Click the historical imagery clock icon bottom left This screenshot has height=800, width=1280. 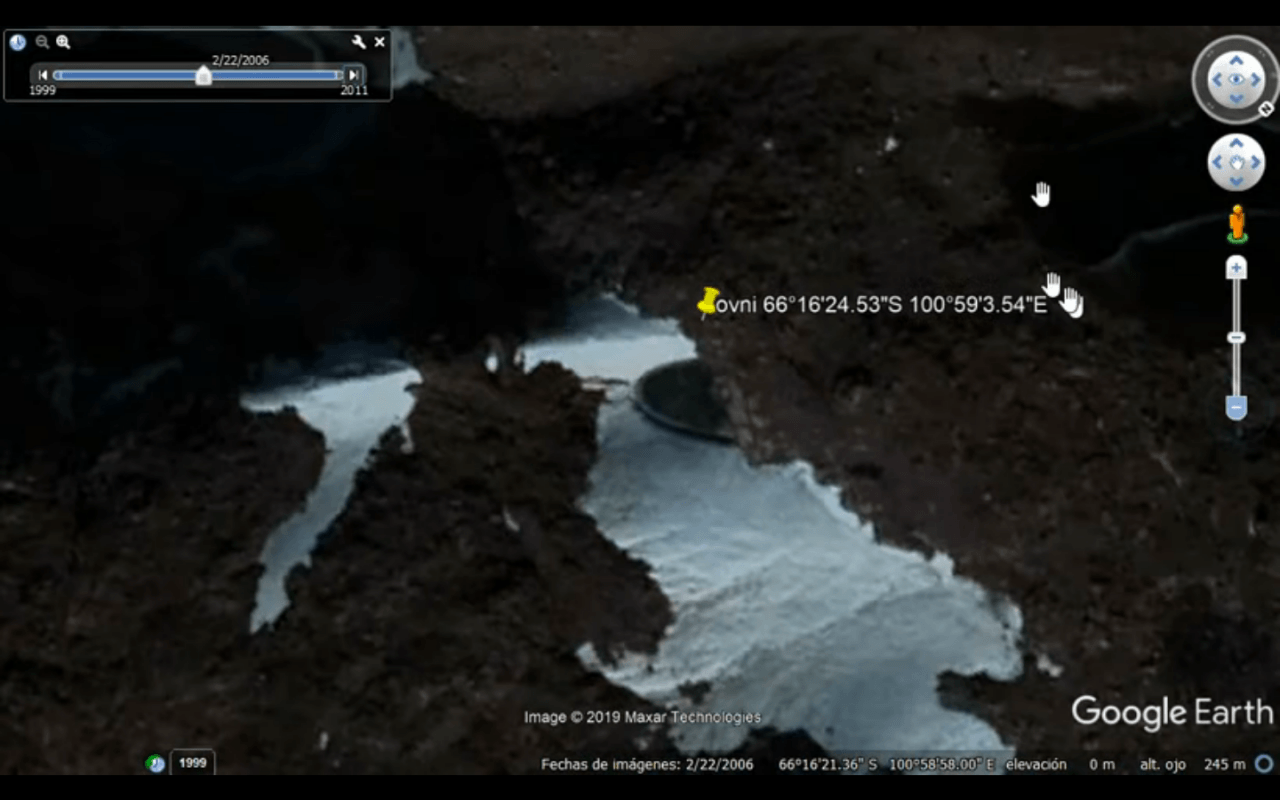(x=156, y=763)
